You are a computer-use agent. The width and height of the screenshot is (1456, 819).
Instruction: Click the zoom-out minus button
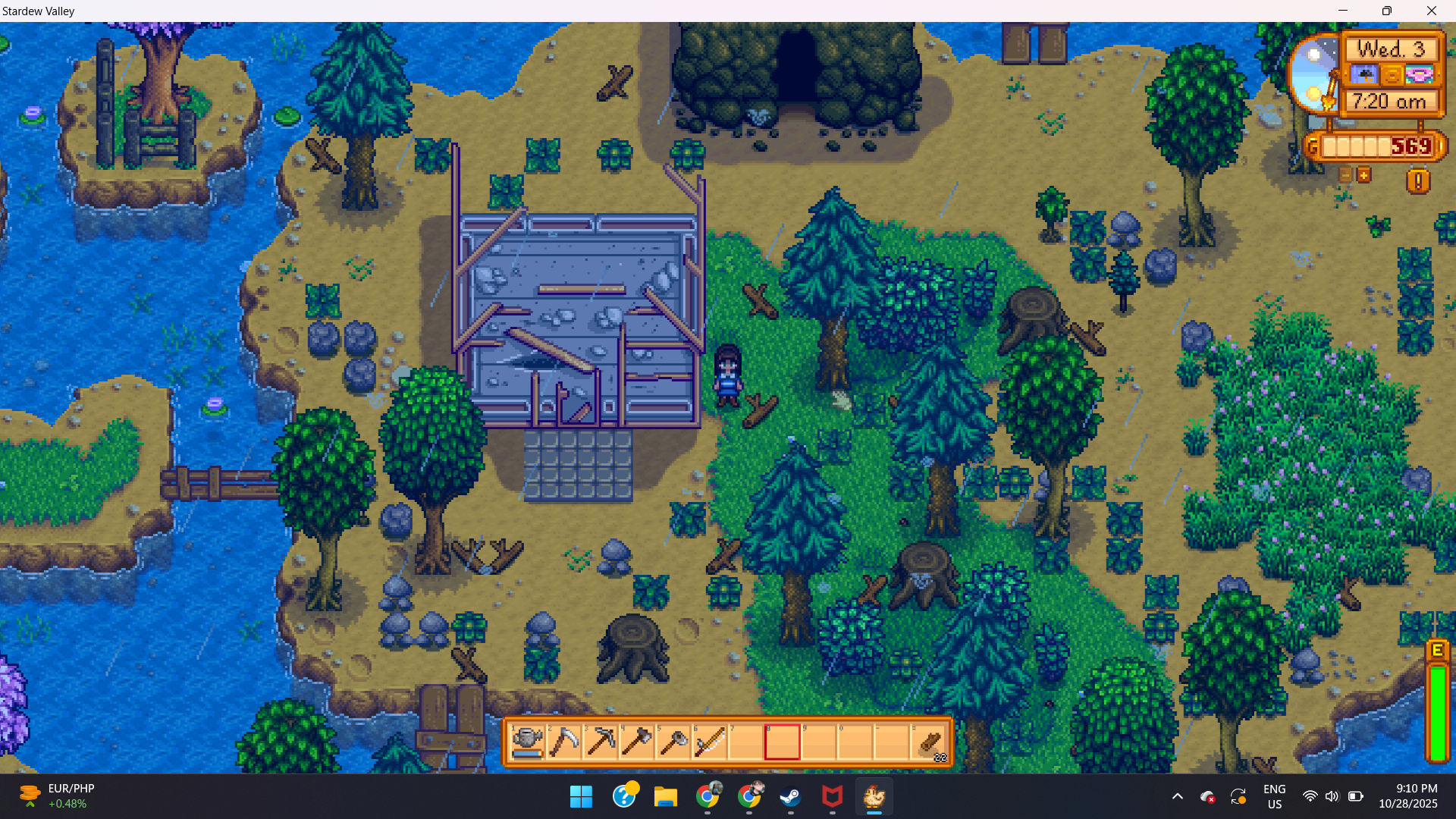pyautogui.click(x=1346, y=175)
